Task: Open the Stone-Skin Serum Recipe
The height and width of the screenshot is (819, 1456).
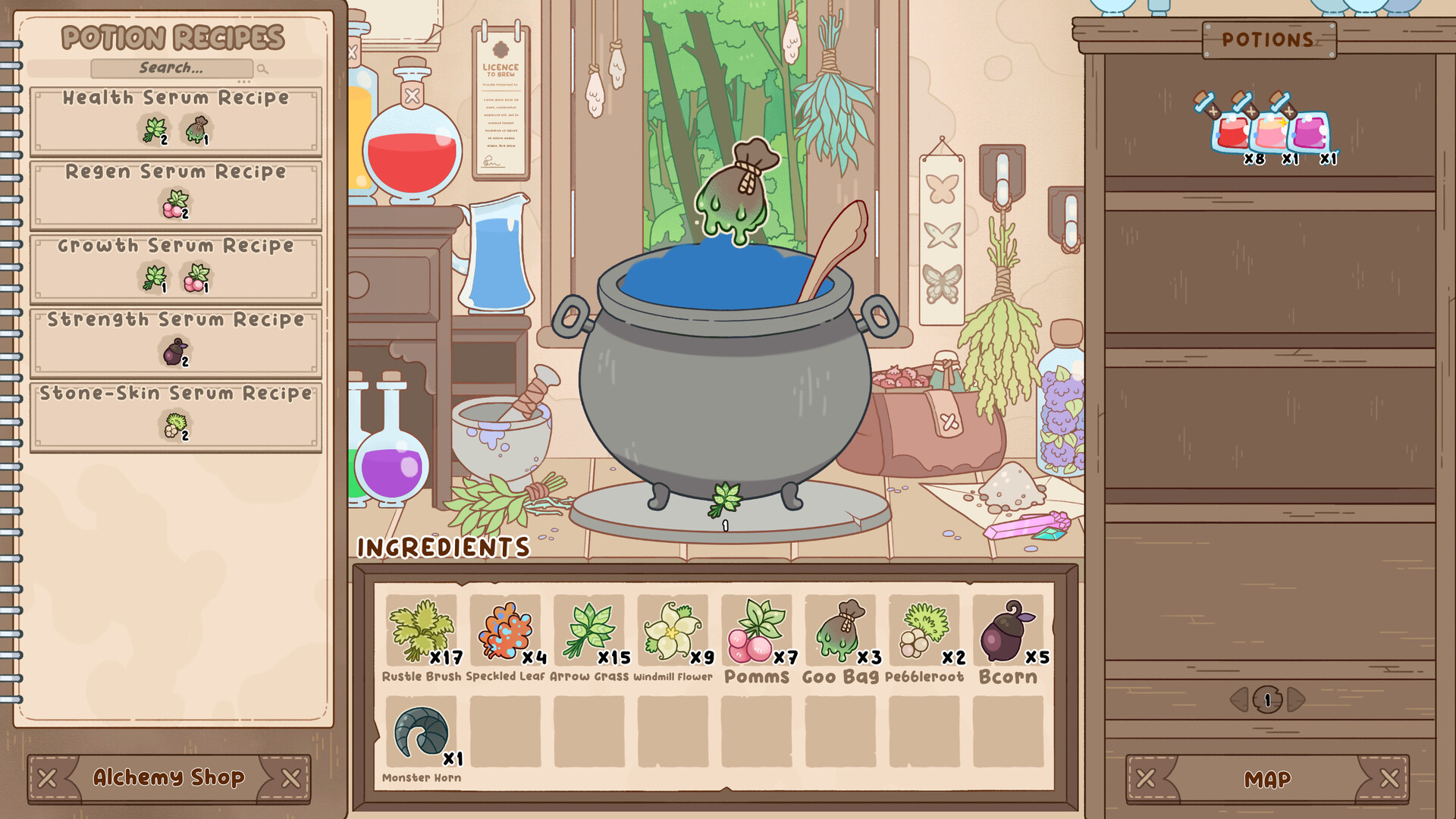Action: 175,414
